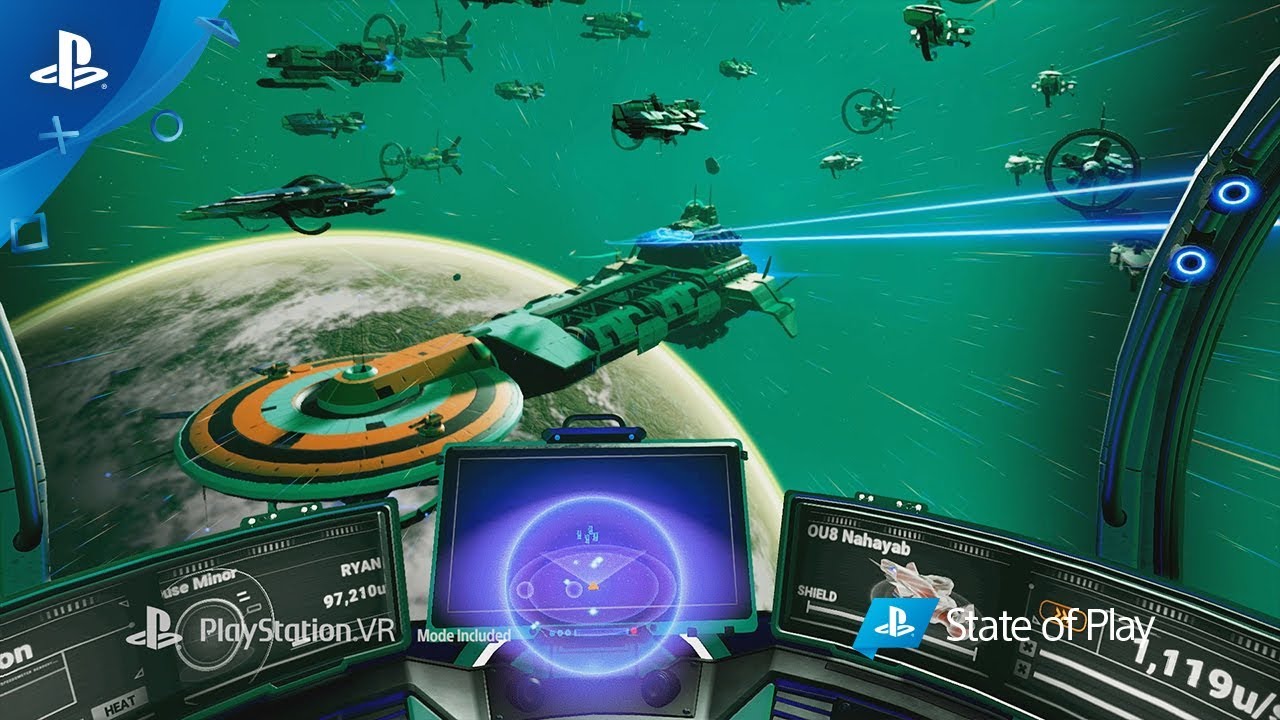Select the Square button symbol on the left edge
This screenshot has height=720, width=1280.
(x=31, y=231)
